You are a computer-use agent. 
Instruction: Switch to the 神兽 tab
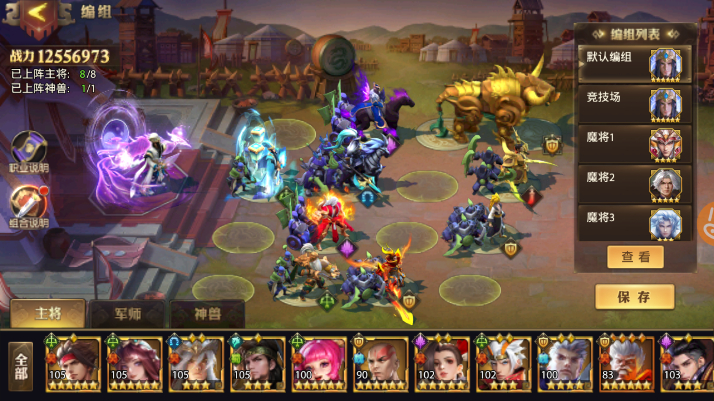[x=207, y=314]
